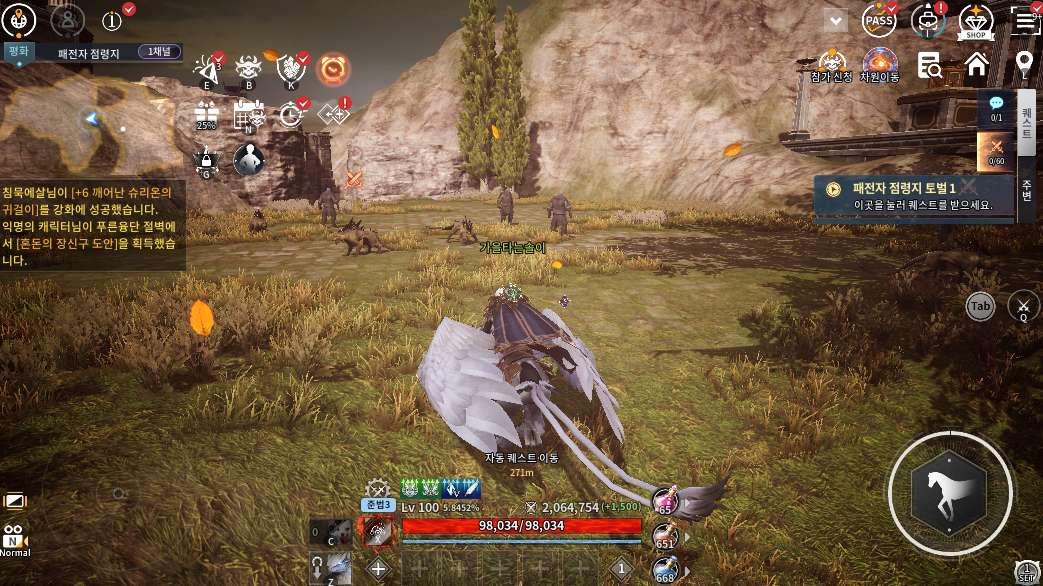
Task: Switch to the 주변 side tab
Action: [x=1026, y=190]
